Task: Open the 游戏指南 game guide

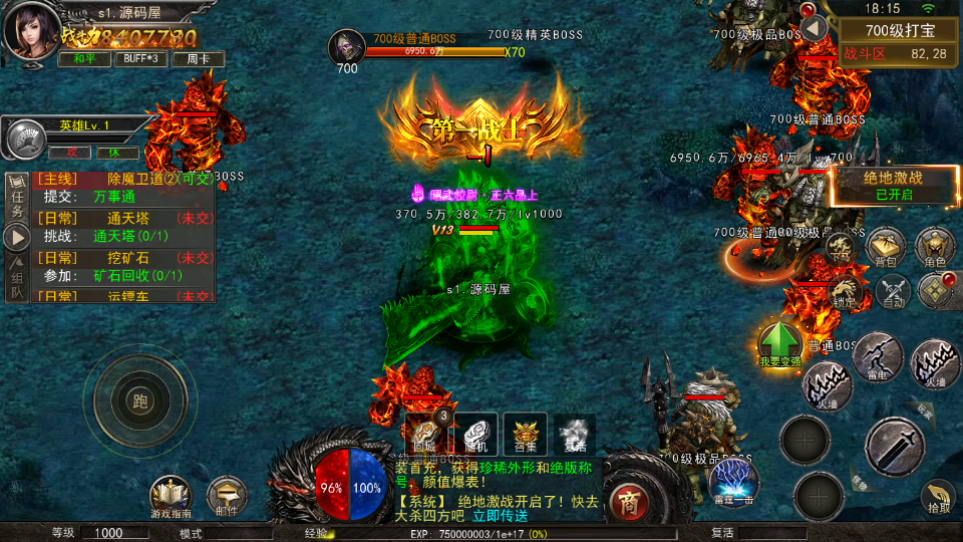Action: pos(170,497)
